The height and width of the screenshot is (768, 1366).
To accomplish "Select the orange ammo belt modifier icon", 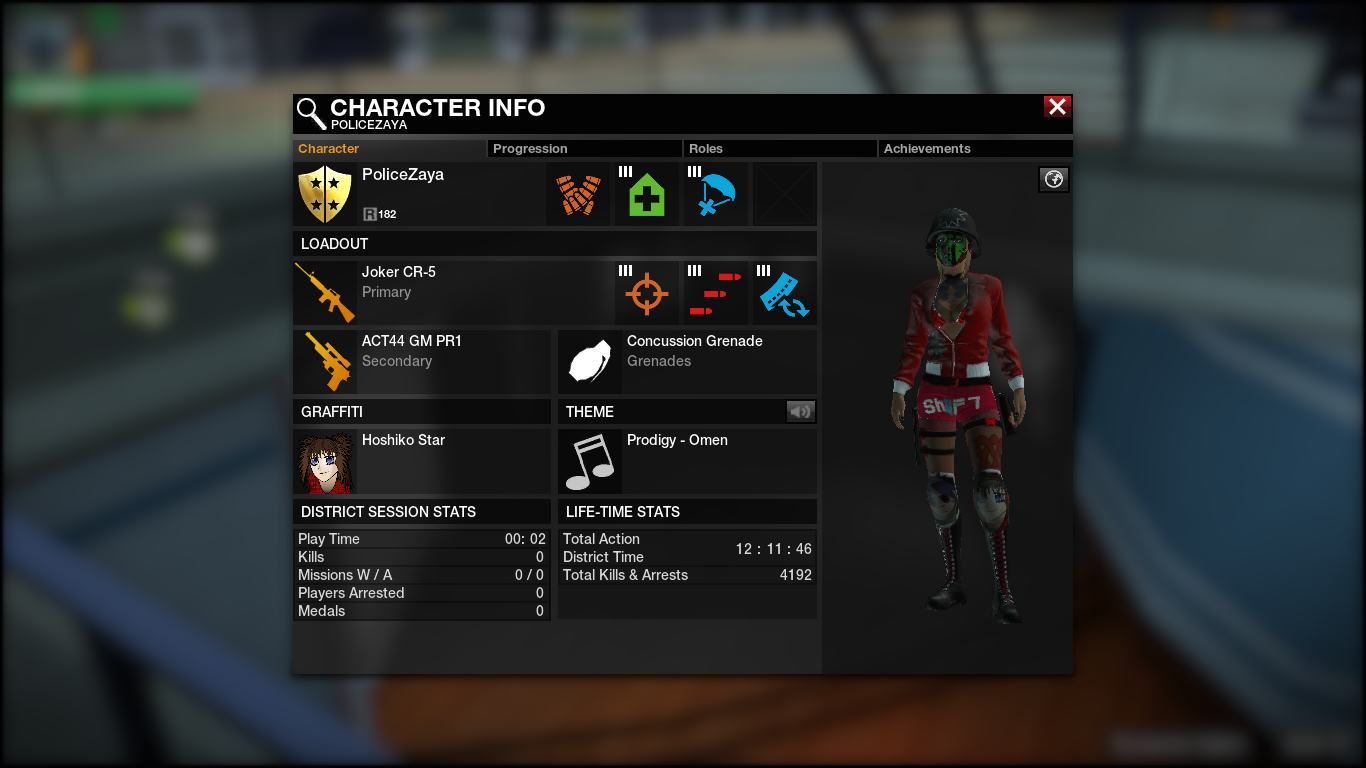I will [578, 195].
